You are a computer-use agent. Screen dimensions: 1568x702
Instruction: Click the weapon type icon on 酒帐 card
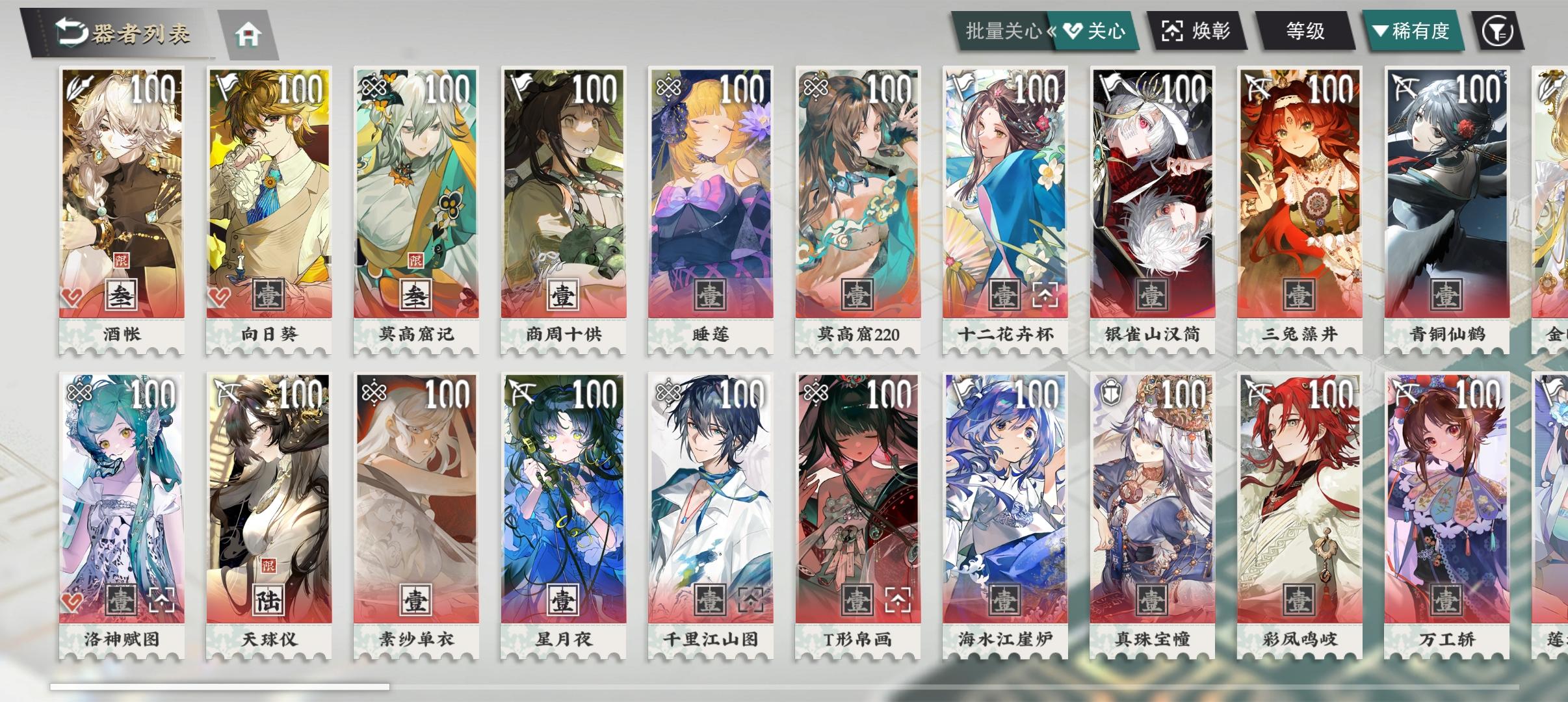tap(79, 85)
